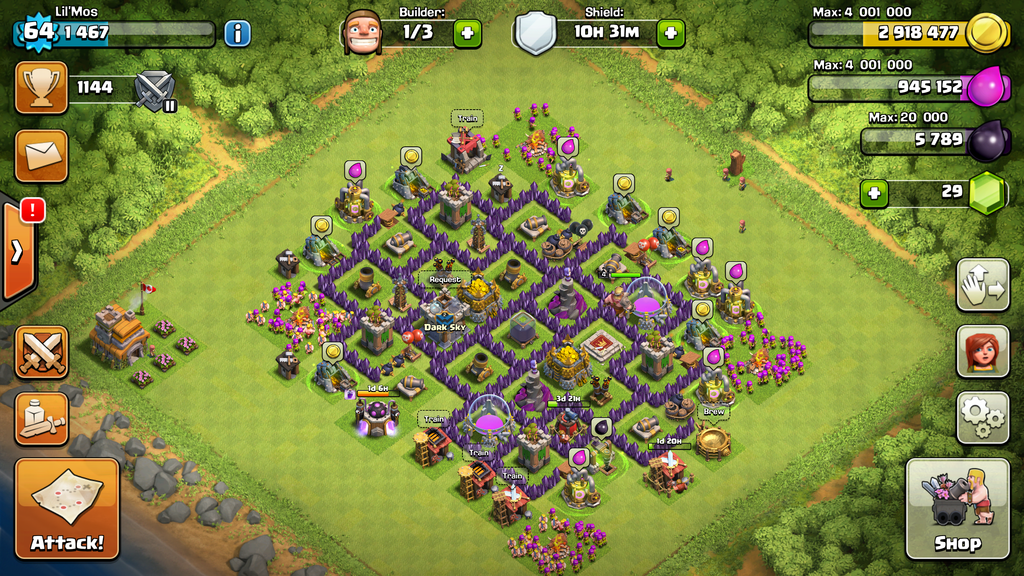Show the trophy leaderboard

click(41, 87)
